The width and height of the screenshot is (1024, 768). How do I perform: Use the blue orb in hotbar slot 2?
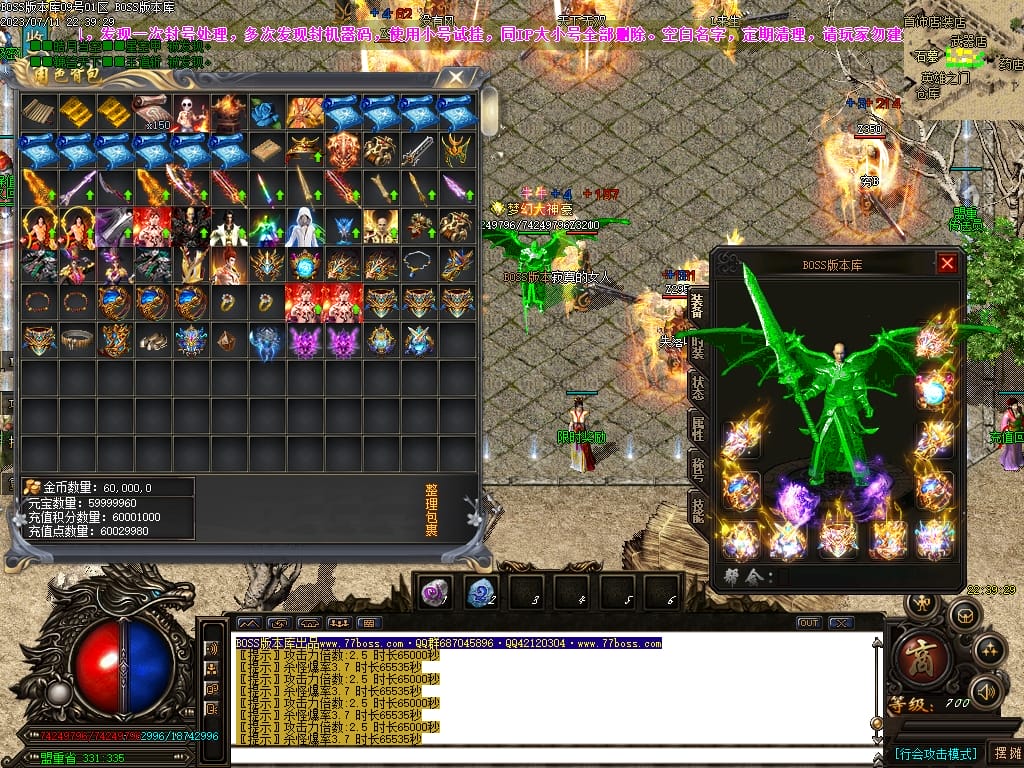pos(481,592)
